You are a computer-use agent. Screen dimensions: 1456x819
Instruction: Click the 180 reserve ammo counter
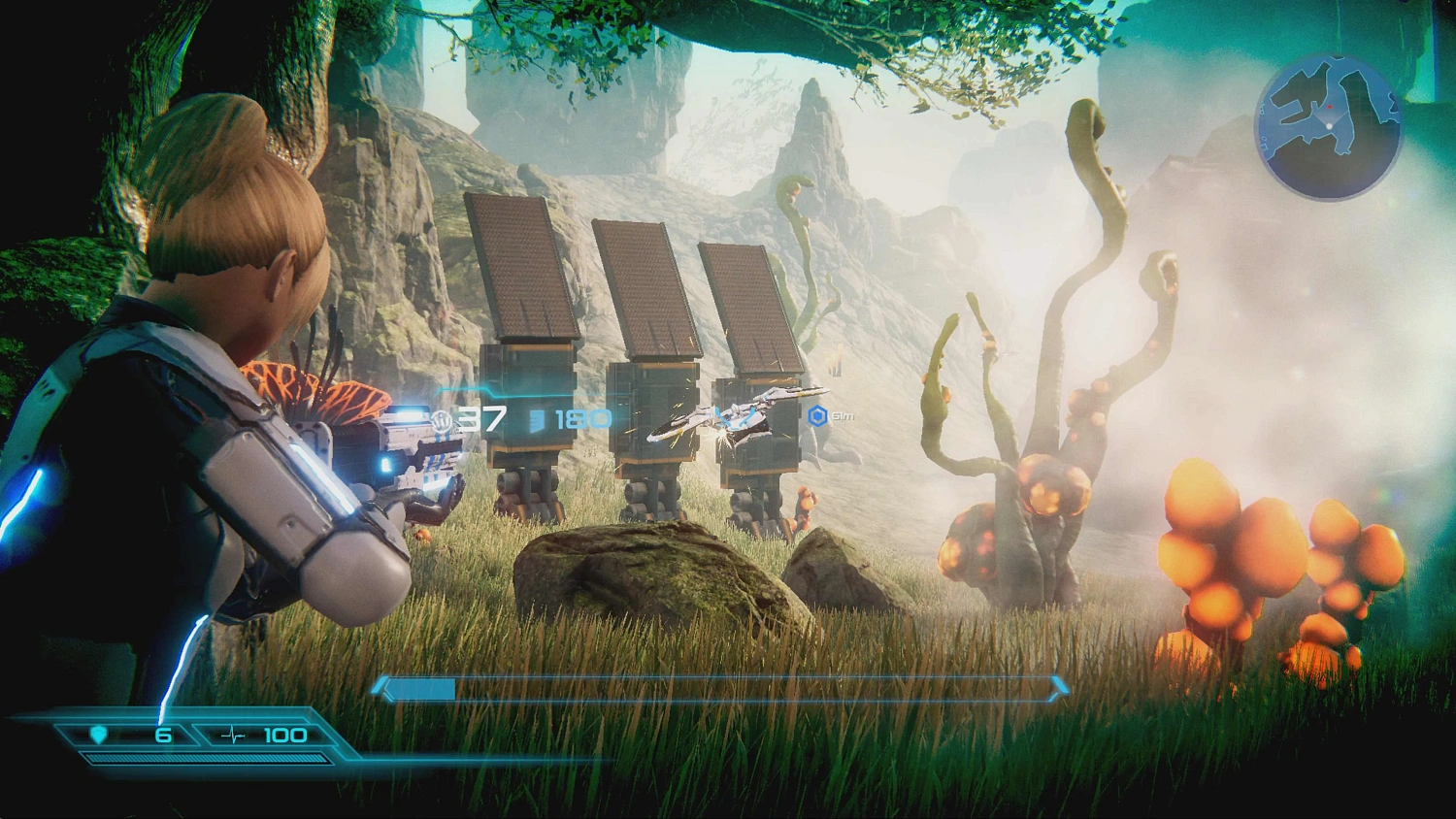[578, 417]
